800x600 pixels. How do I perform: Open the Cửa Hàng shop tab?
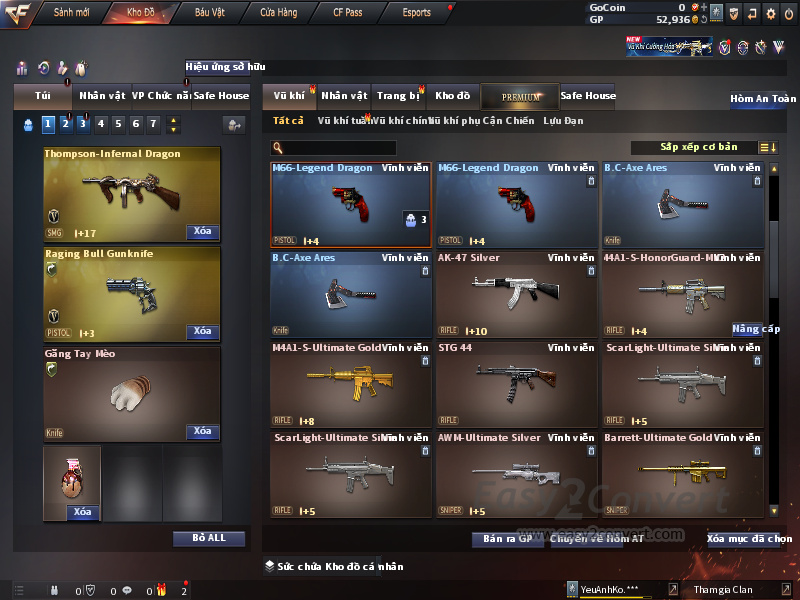tap(278, 13)
